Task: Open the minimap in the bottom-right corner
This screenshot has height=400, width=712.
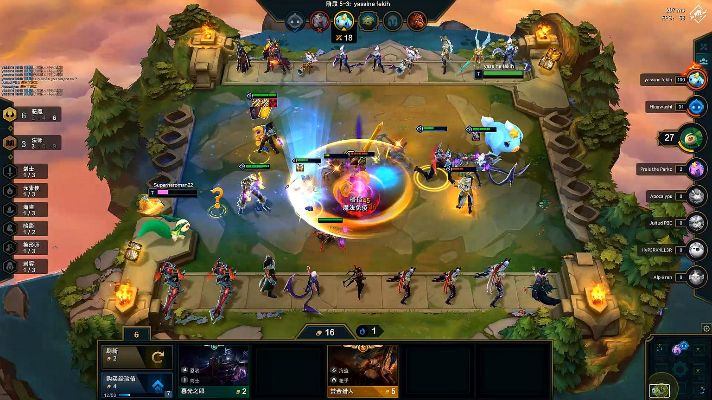Action: [x=680, y=367]
